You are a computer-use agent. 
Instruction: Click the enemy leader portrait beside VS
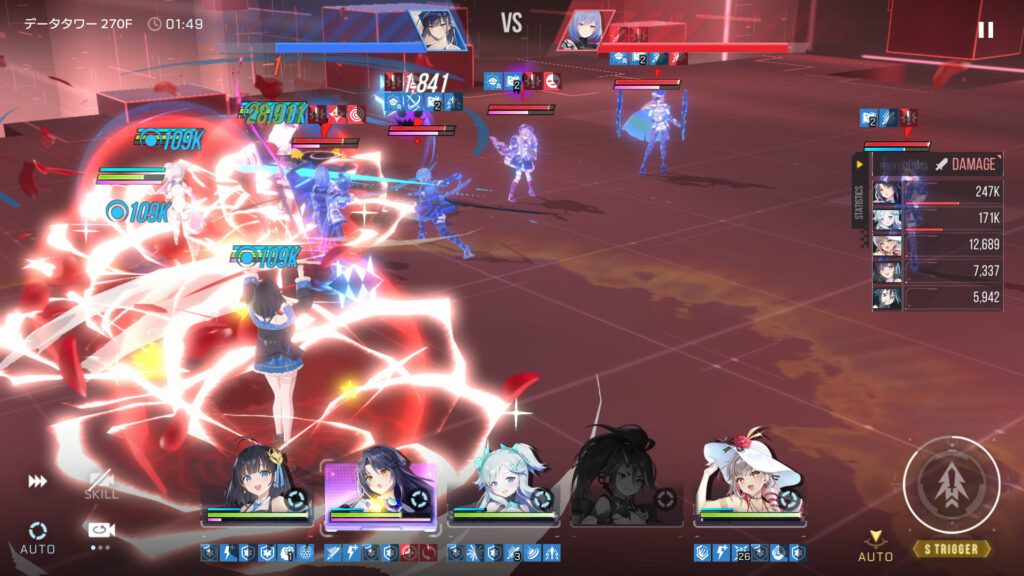pyautogui.click(x=583, y=30)
